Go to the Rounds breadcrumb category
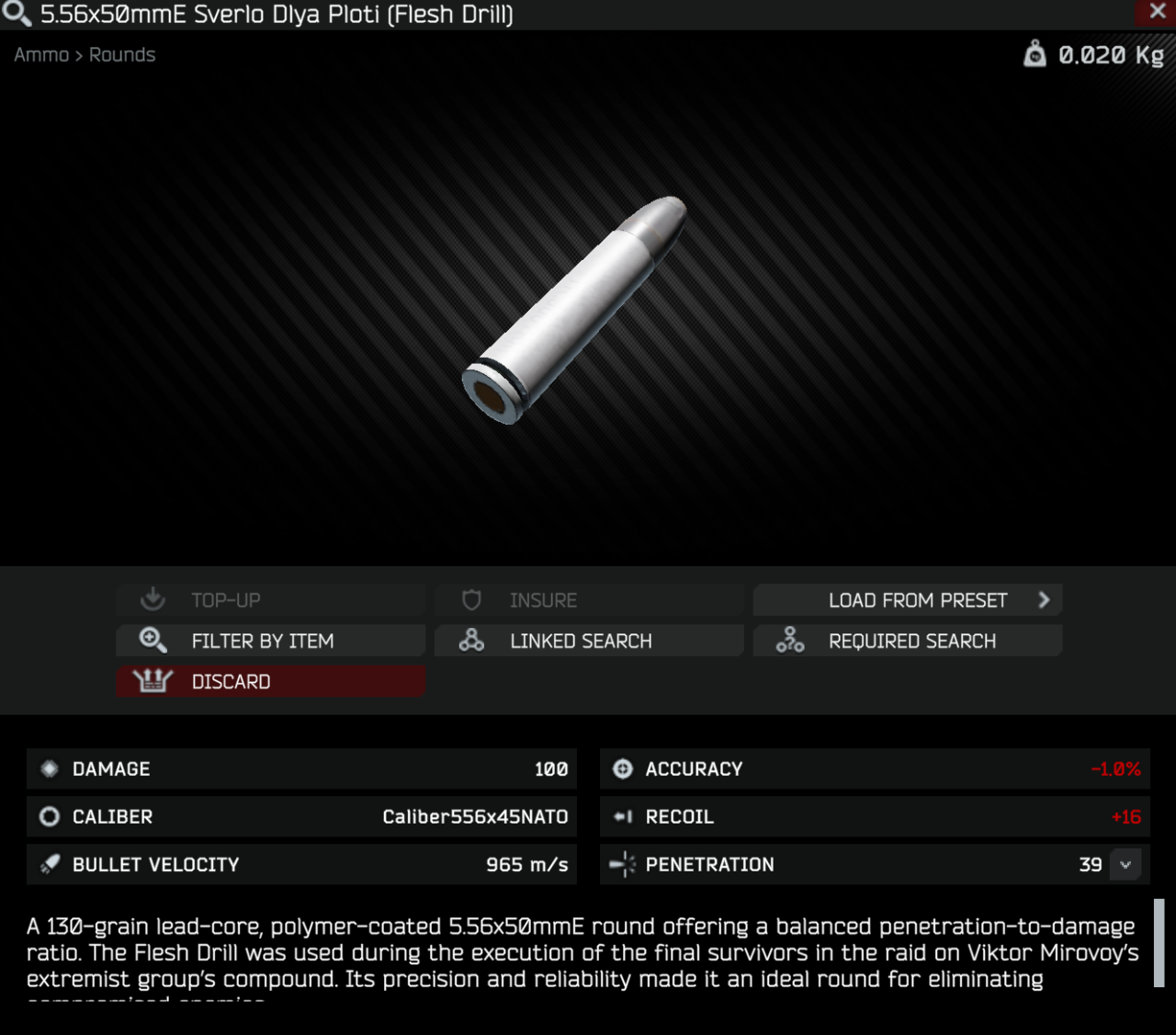Viewport: 1176px width, 1035px height. [122, 55]
